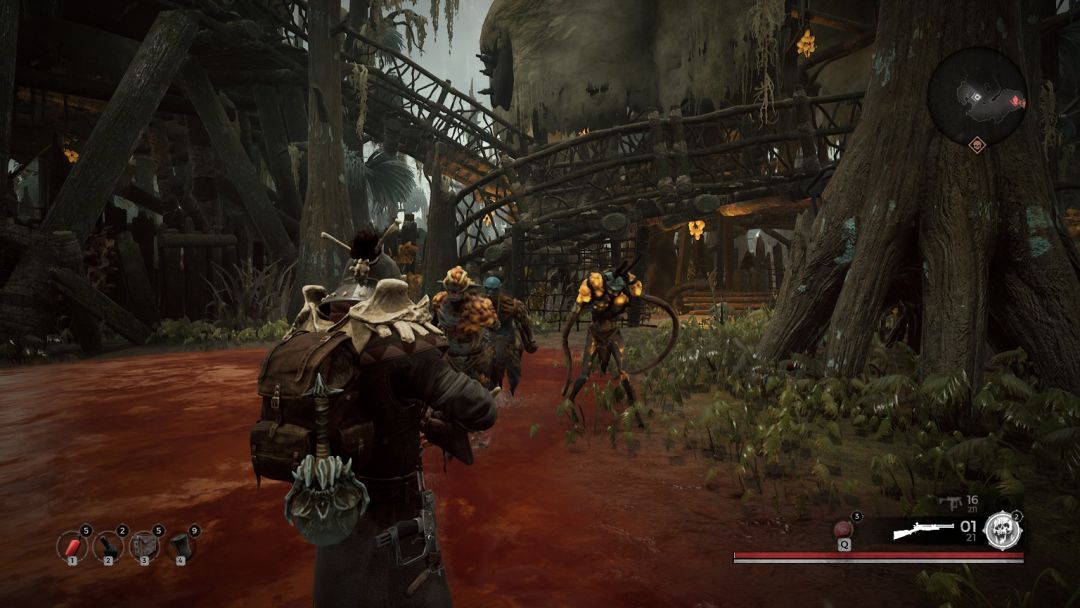Select the red dynamite stick in slot 1
The image size is (1080, 608).
(71, 545)
